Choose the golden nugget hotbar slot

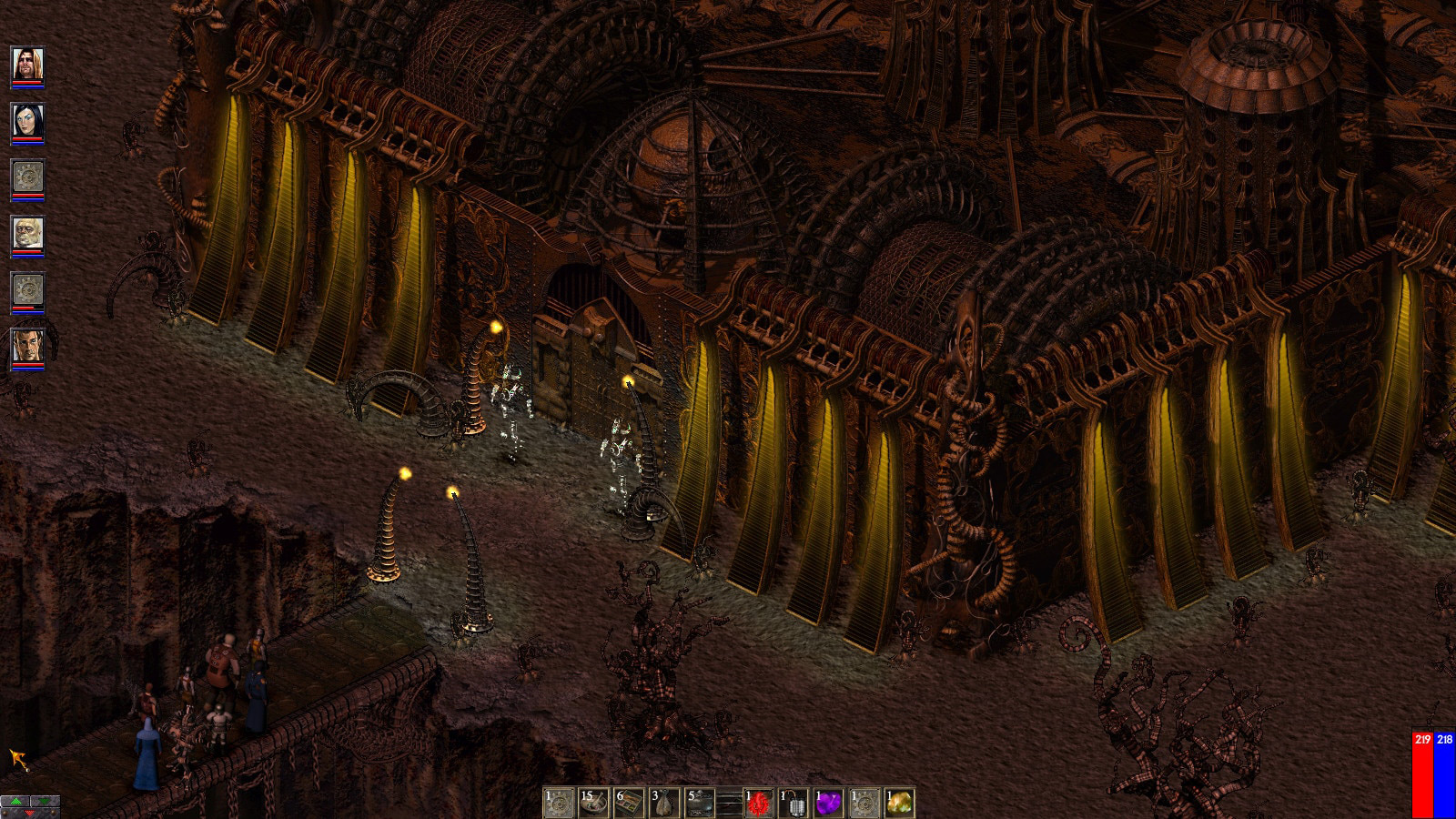(899, 803)
